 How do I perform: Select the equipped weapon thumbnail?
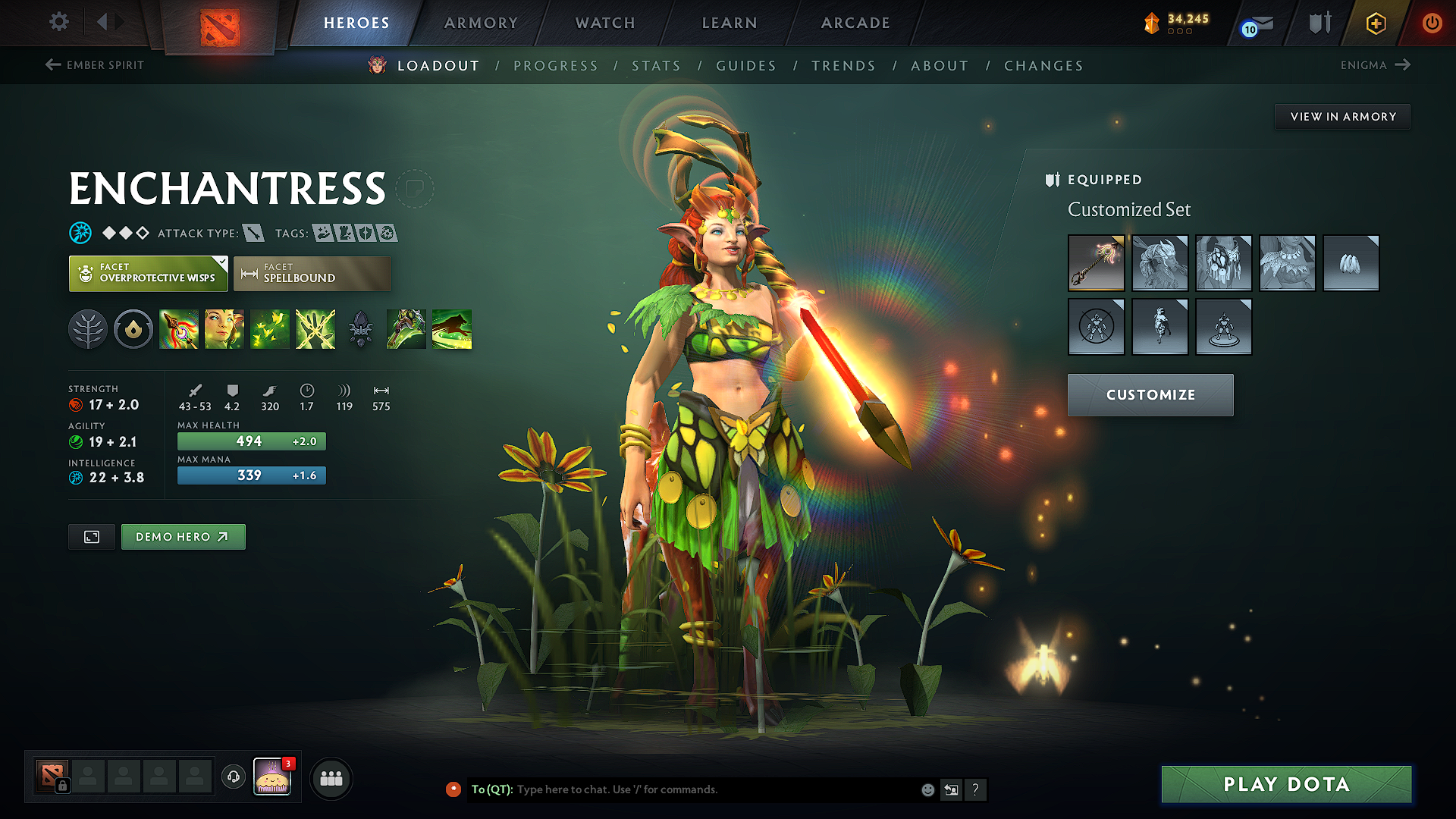pos(1097,263)
